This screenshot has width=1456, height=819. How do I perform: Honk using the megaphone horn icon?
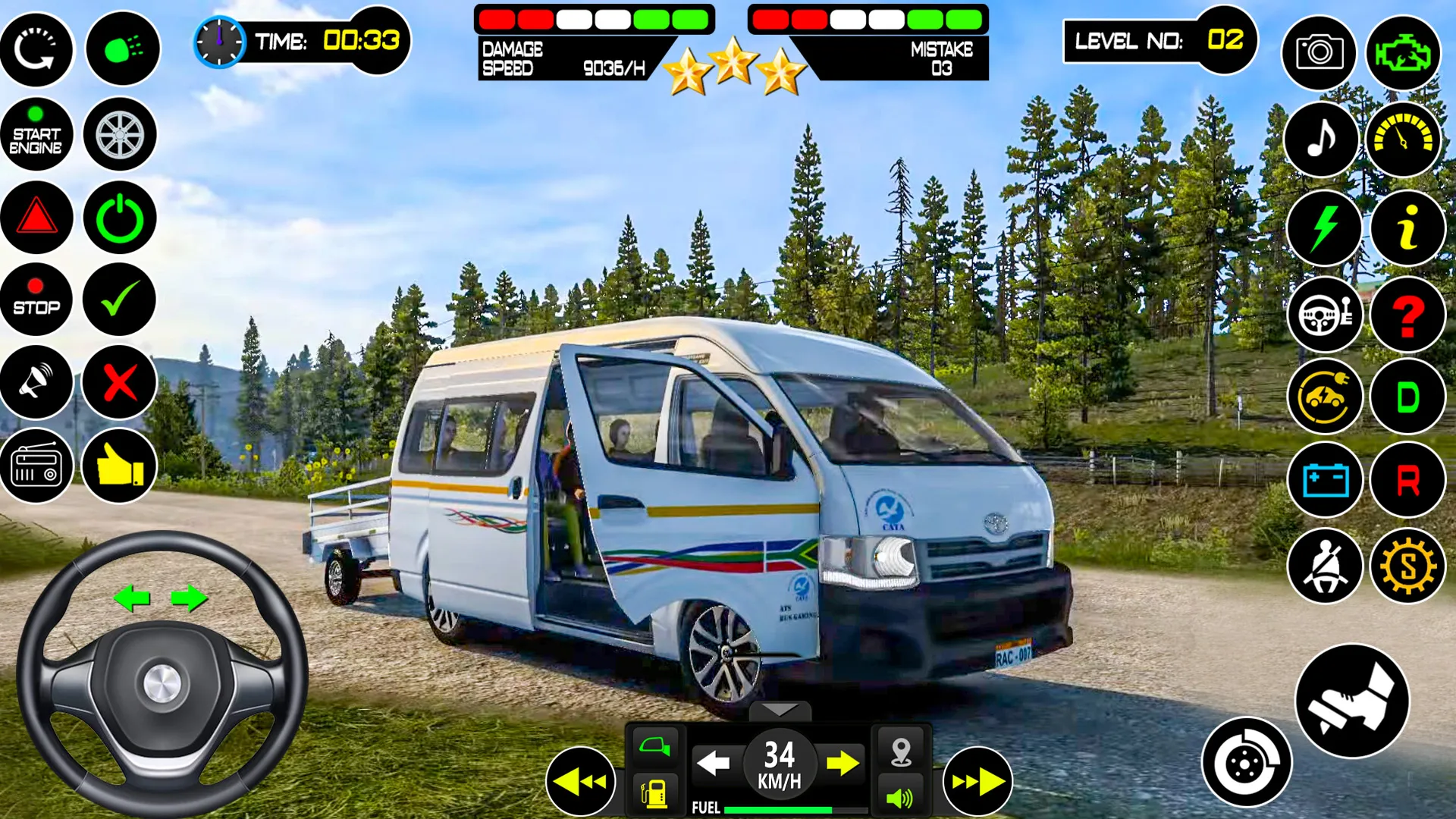tap(37, 383)
